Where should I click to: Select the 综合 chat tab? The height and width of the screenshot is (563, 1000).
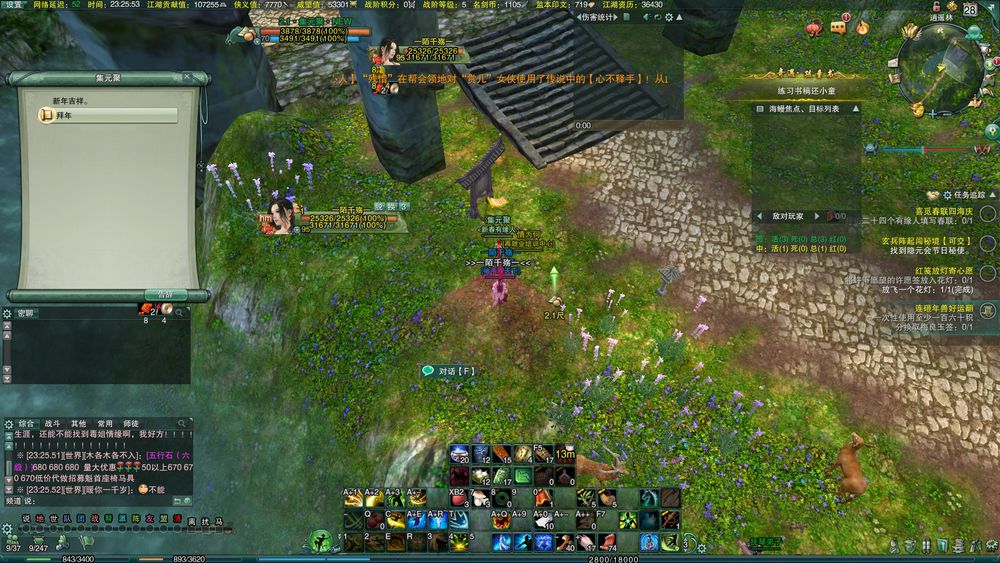click(x=26, y=423)
